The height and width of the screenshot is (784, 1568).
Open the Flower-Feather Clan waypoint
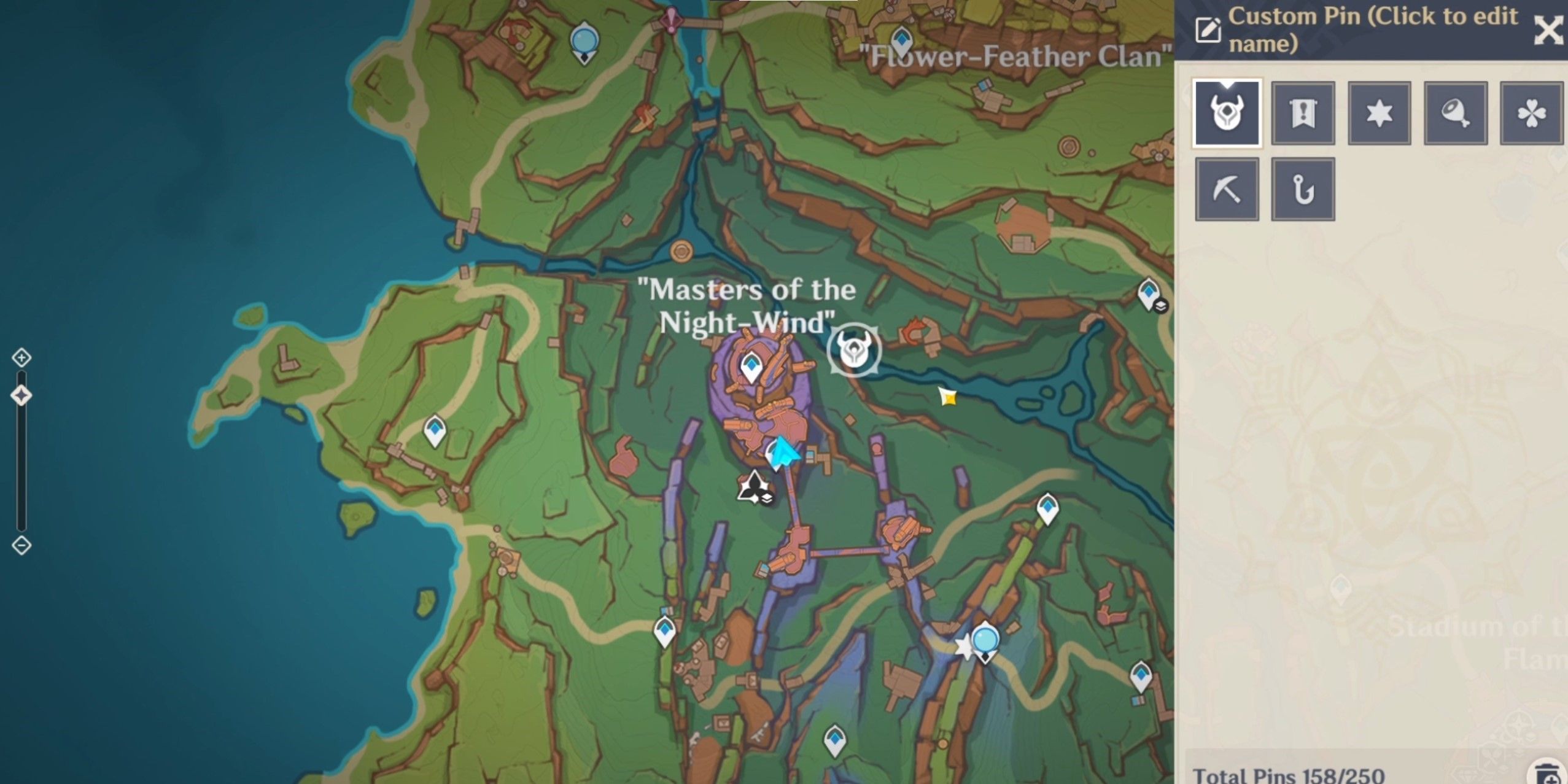tap(902, 40)
